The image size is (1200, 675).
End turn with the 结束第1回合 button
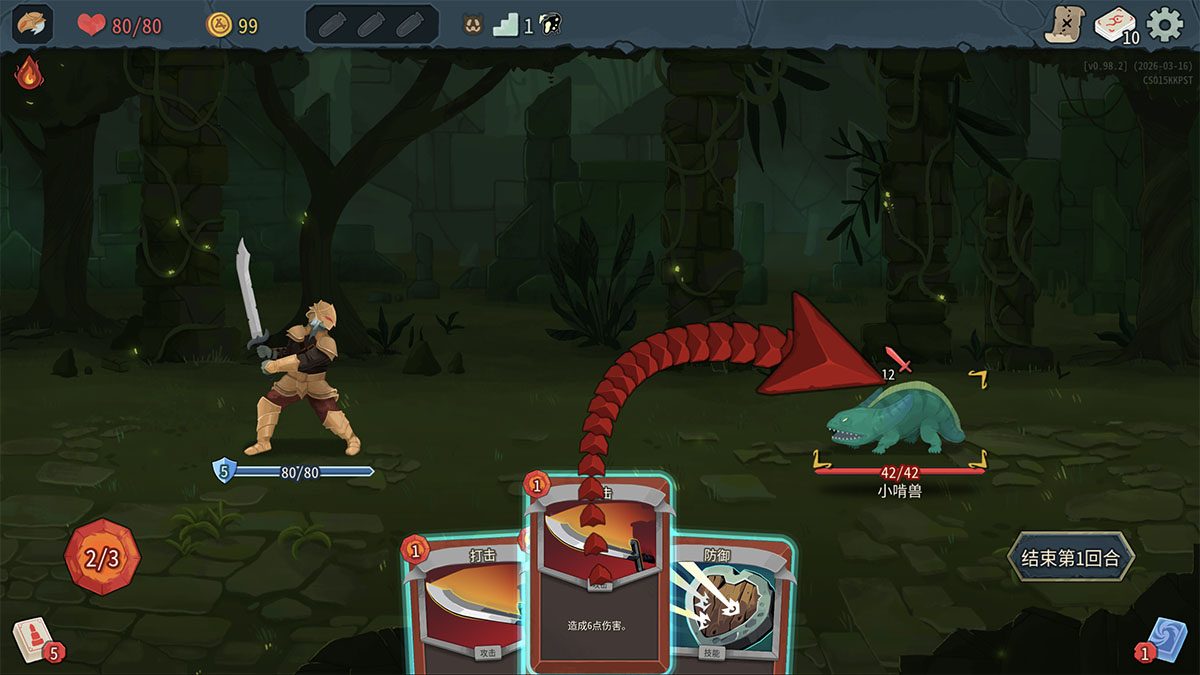point(1071,558)
